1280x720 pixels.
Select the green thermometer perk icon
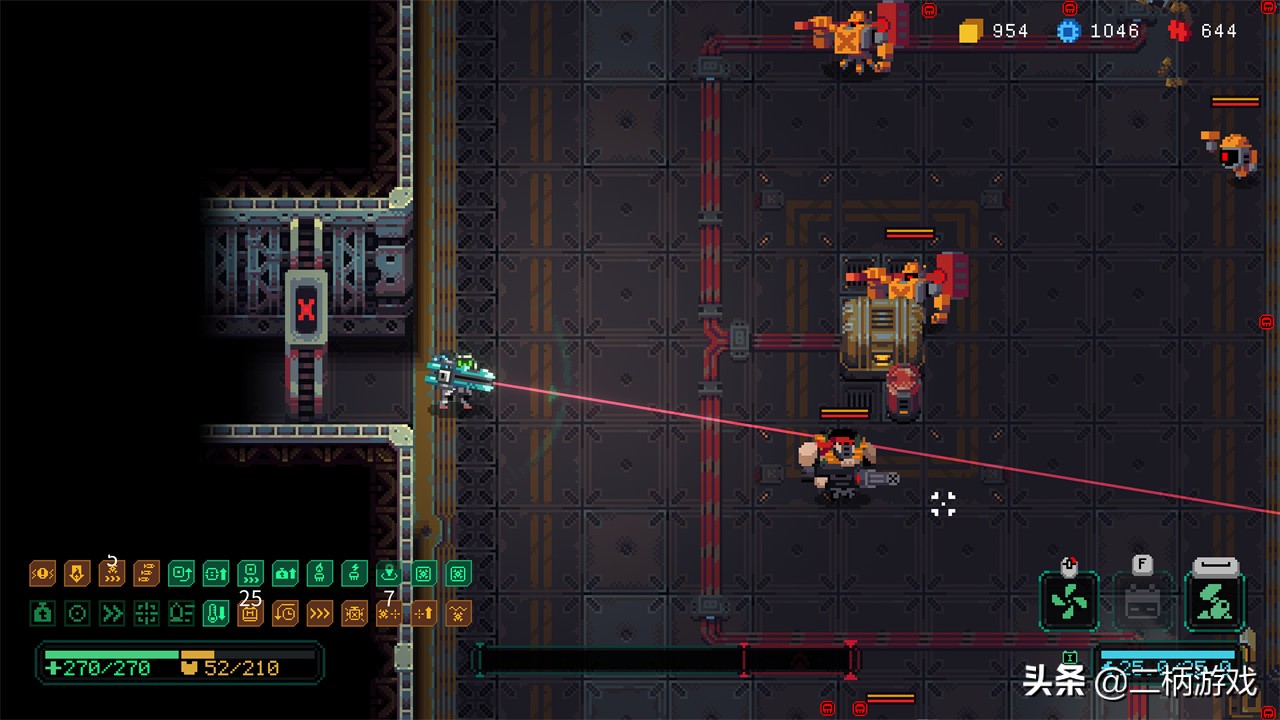pyautogui.click(x=216, y=613)
